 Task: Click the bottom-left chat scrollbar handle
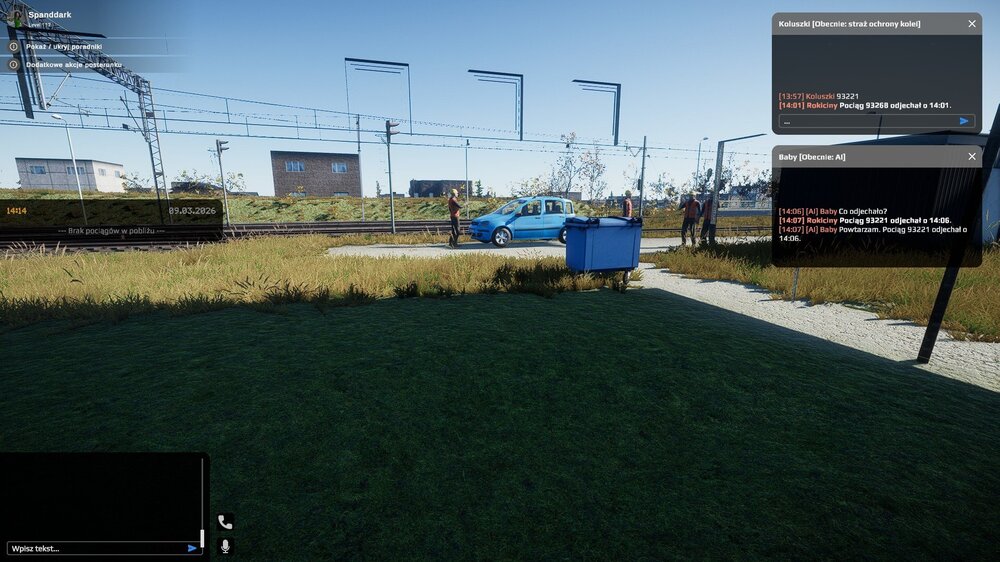pos(202,538)
